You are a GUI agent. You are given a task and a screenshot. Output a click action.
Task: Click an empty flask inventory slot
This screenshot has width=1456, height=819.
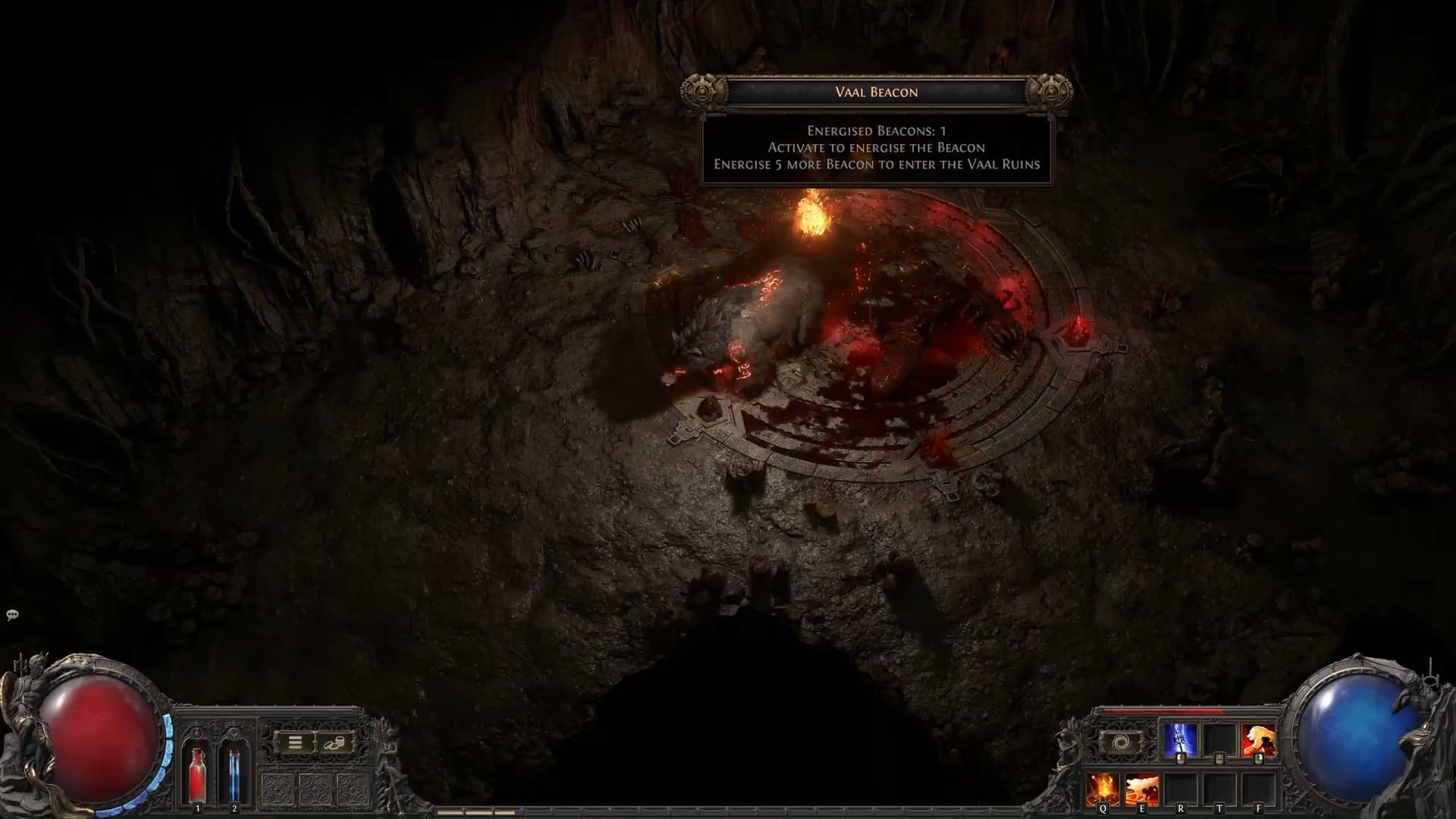click(279, 789)
